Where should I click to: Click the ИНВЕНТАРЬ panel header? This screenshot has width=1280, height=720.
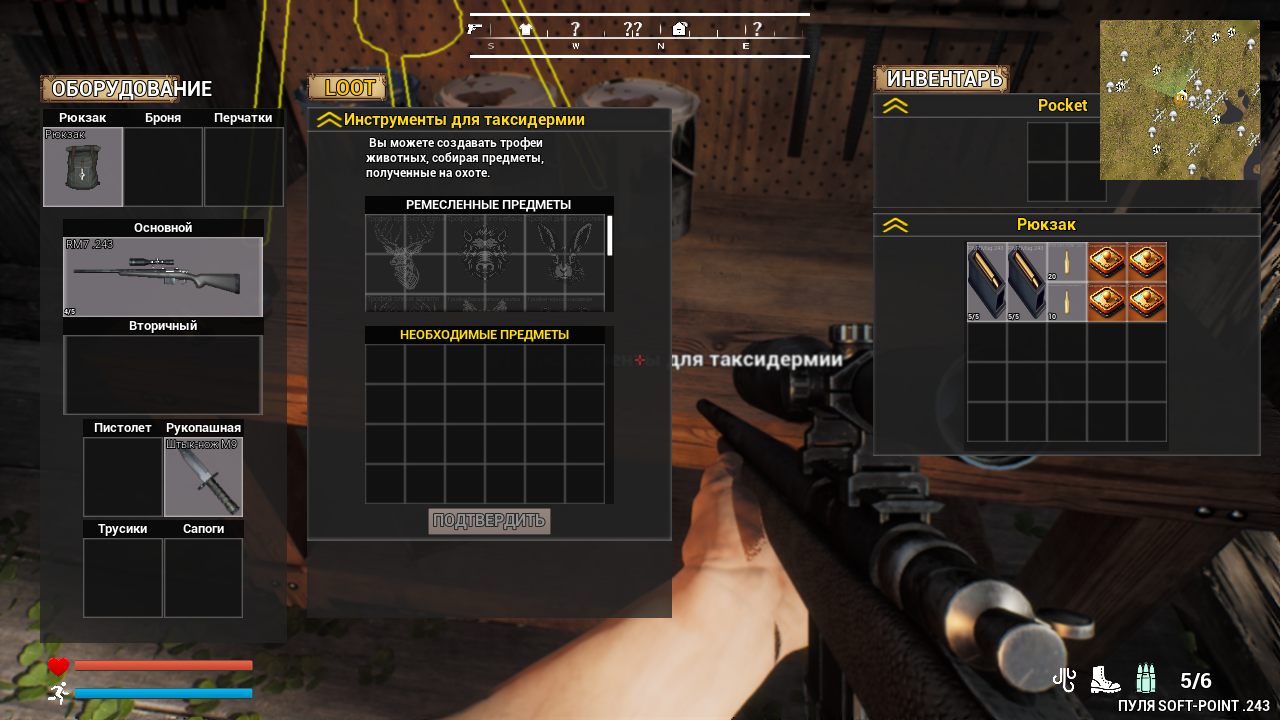coord(941,79)
